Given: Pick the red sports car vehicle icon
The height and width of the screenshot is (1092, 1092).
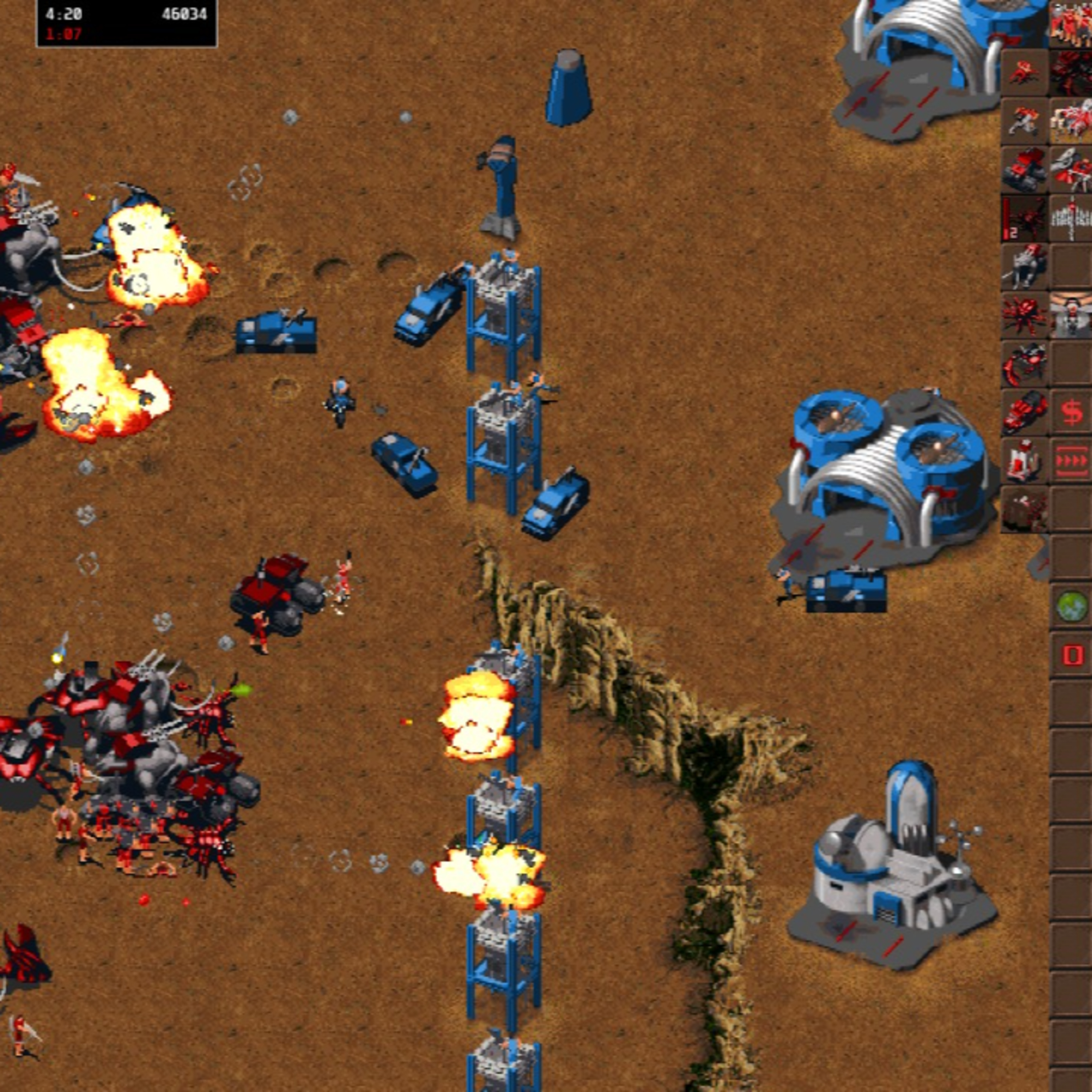Looking at the screenshot, I should [1024, 411].
